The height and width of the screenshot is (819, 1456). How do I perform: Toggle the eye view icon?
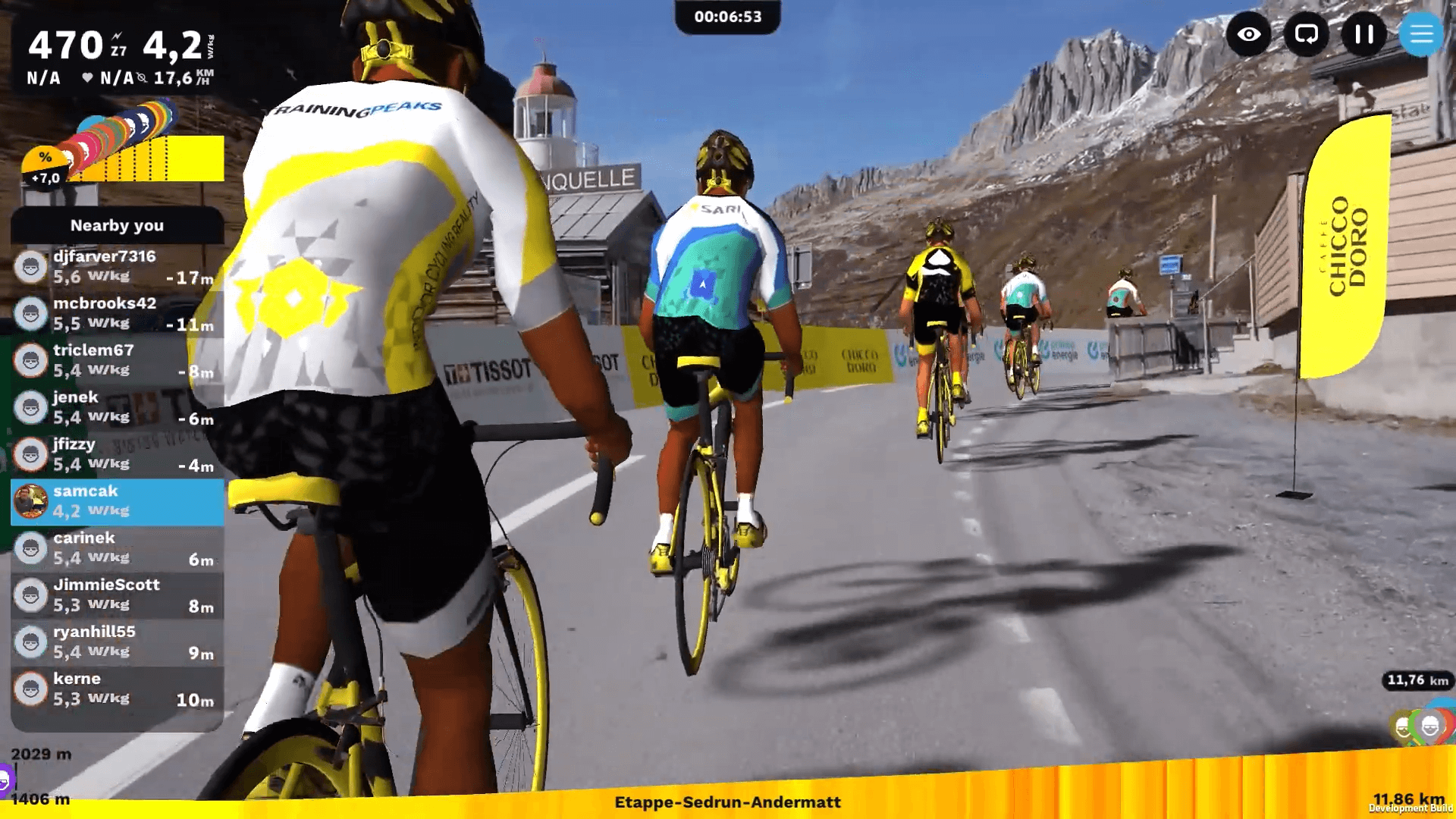pos(1248,34)
